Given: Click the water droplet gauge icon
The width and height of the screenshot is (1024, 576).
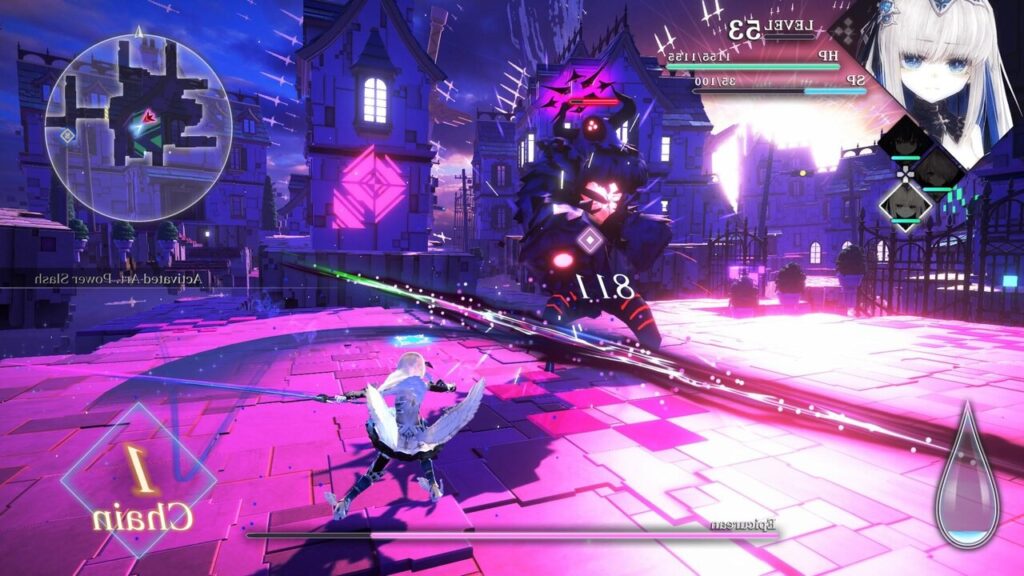Looking at the screenshot, I should [x=967, y=477].
